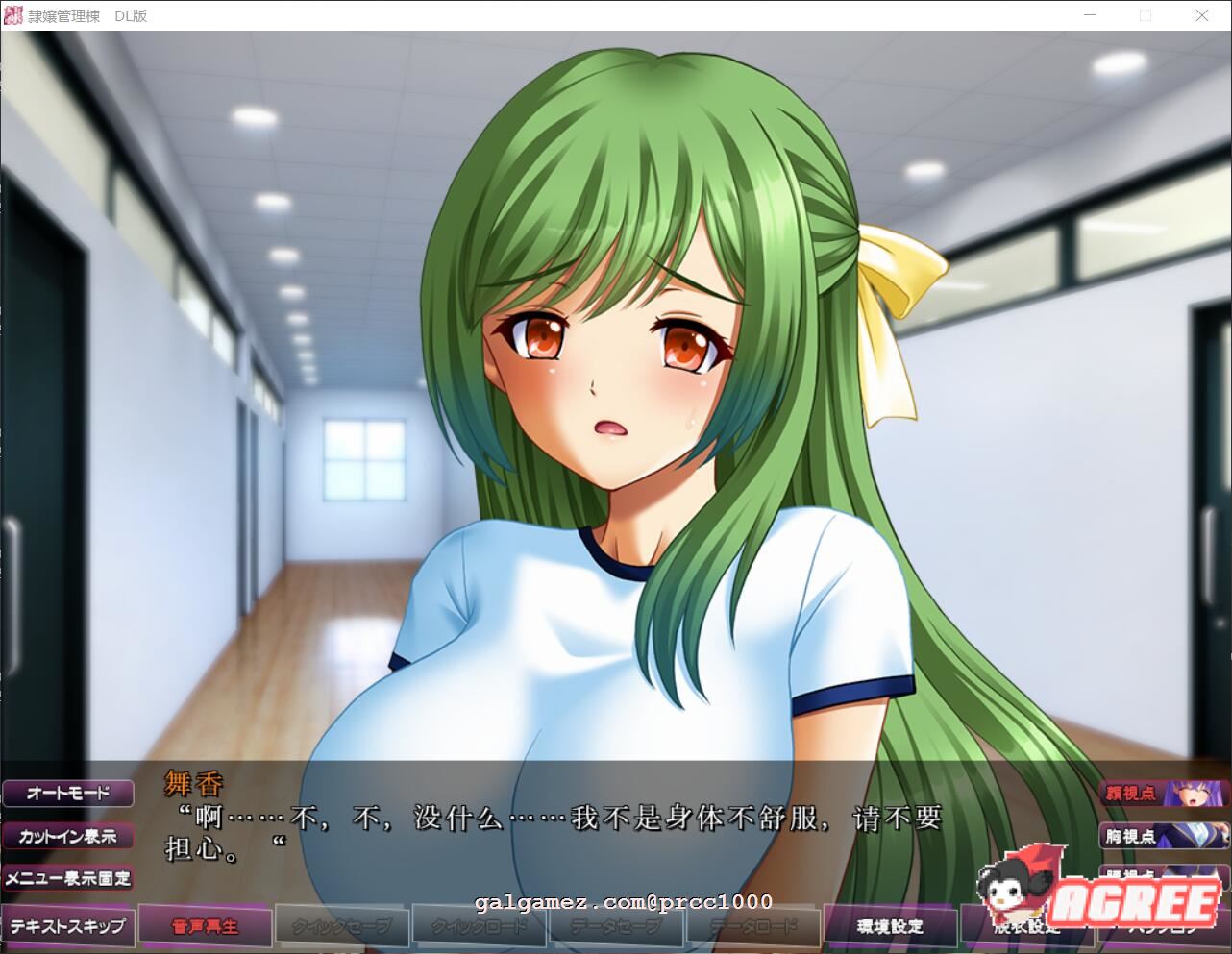Toggle カットイン表示 cut-in display
The width and height of the screenshot is (1232, 954).
[67, 836]
